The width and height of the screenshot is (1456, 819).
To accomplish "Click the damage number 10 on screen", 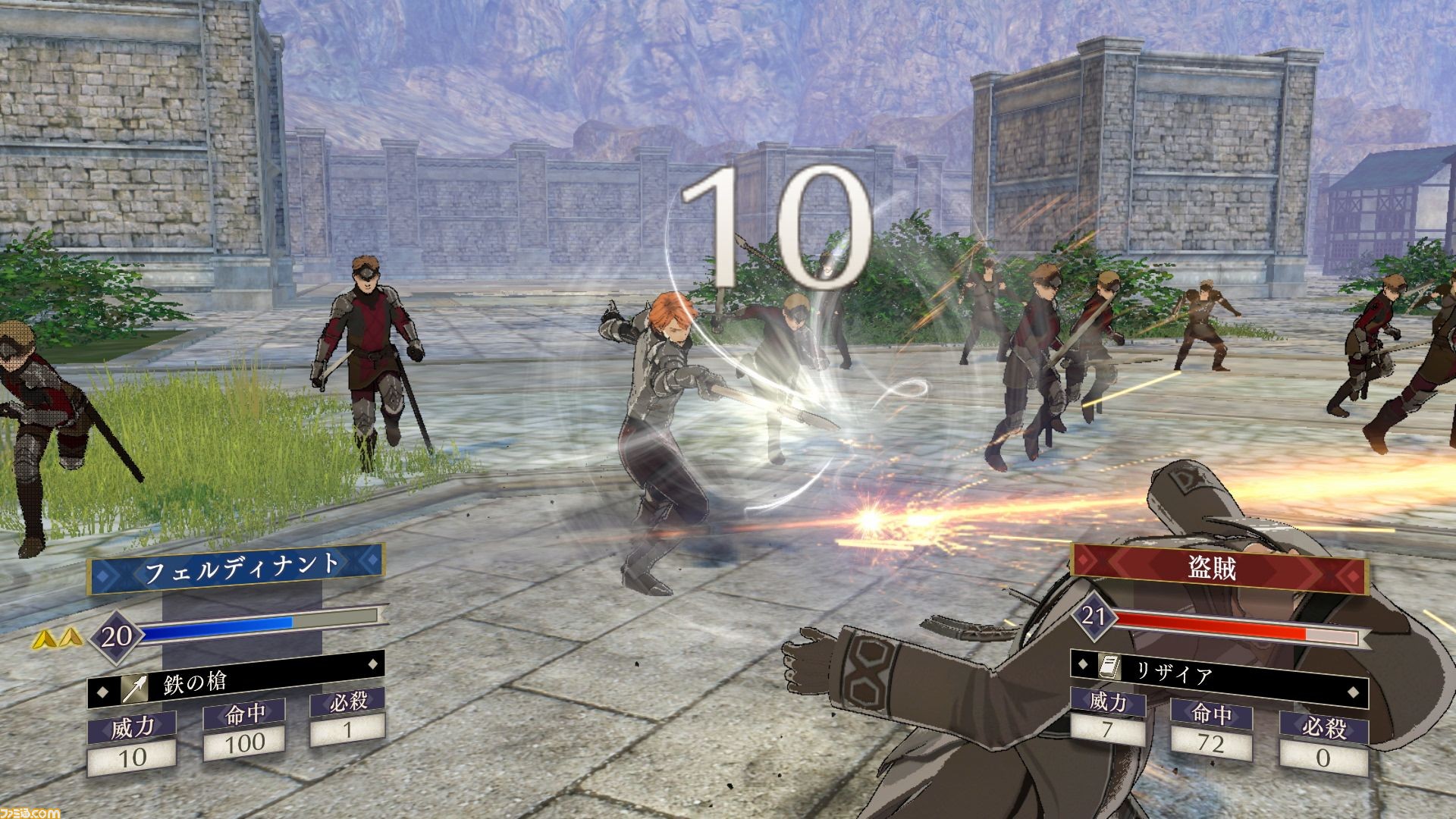I will click(x=773, y=208).
